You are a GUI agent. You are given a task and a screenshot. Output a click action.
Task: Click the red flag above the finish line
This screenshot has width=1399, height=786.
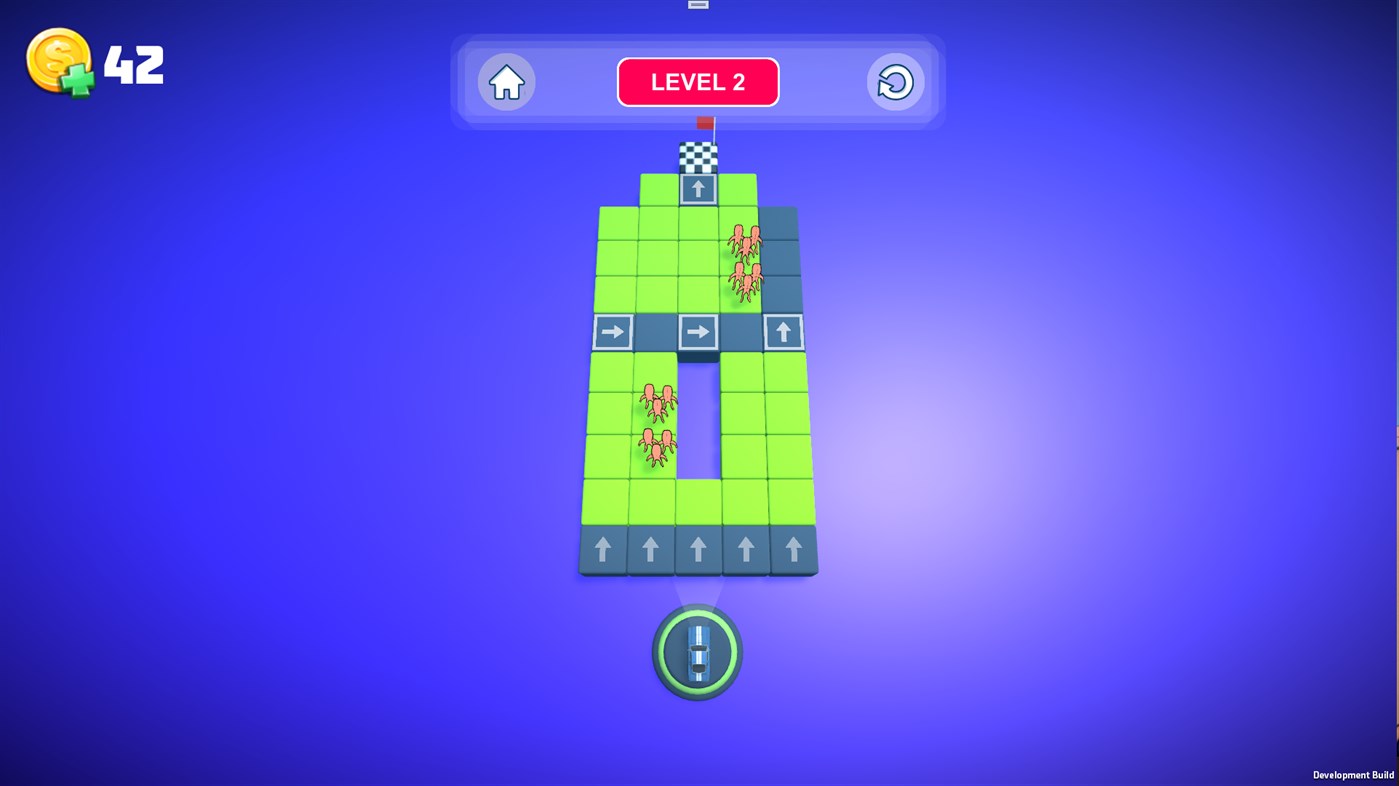tap(705, 122)
